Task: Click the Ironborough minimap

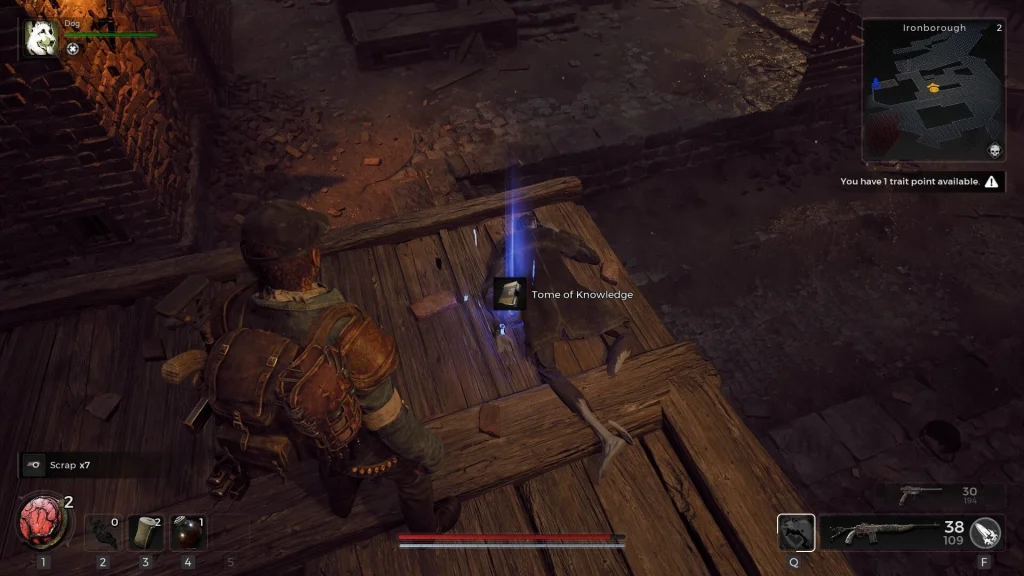Action: pyautogui.click(x=932, y=90)
